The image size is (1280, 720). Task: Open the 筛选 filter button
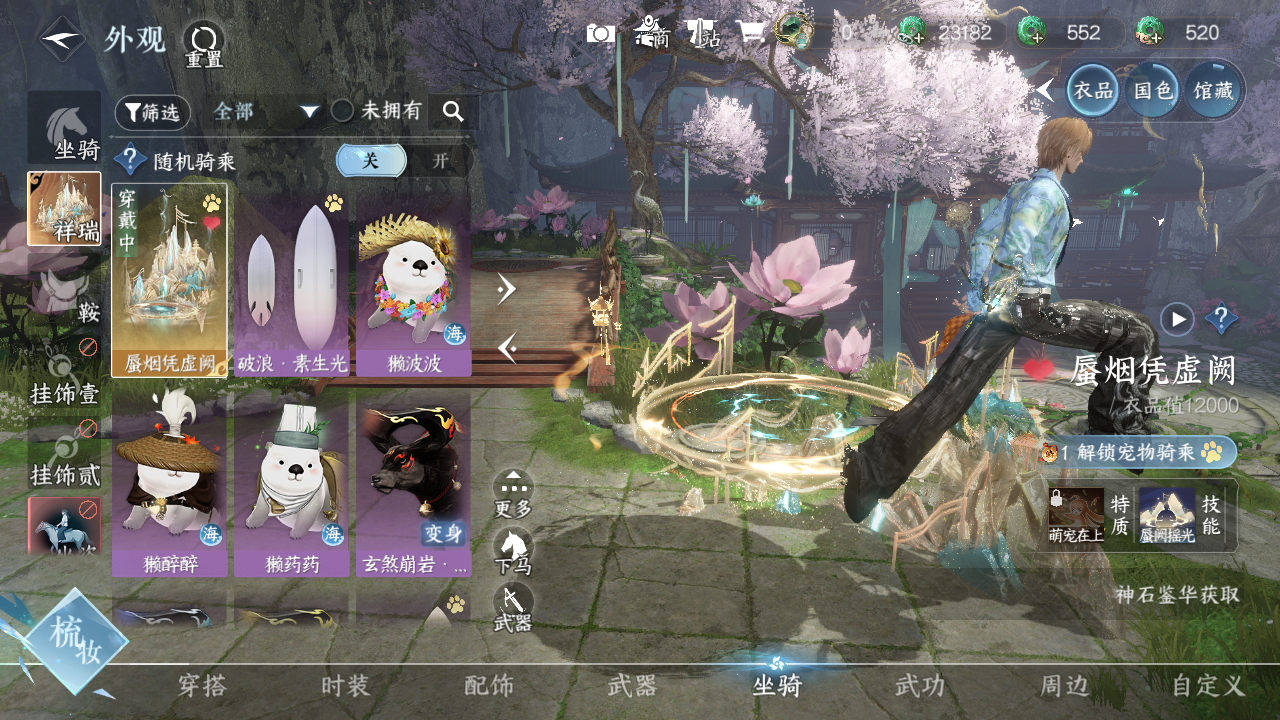152,113
